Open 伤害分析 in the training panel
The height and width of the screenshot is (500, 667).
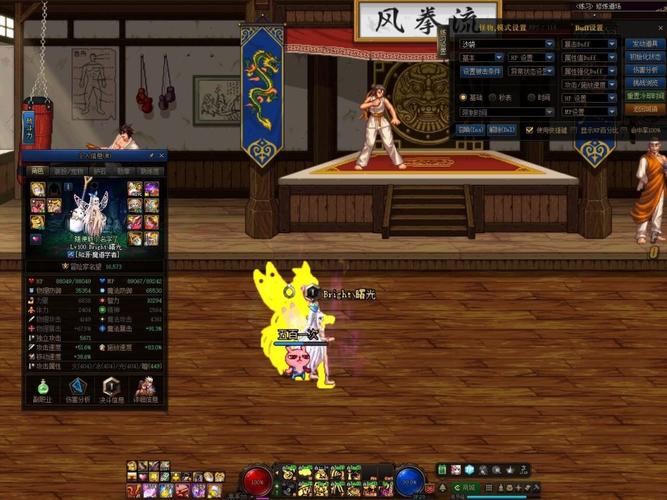[x=643, y=70]
